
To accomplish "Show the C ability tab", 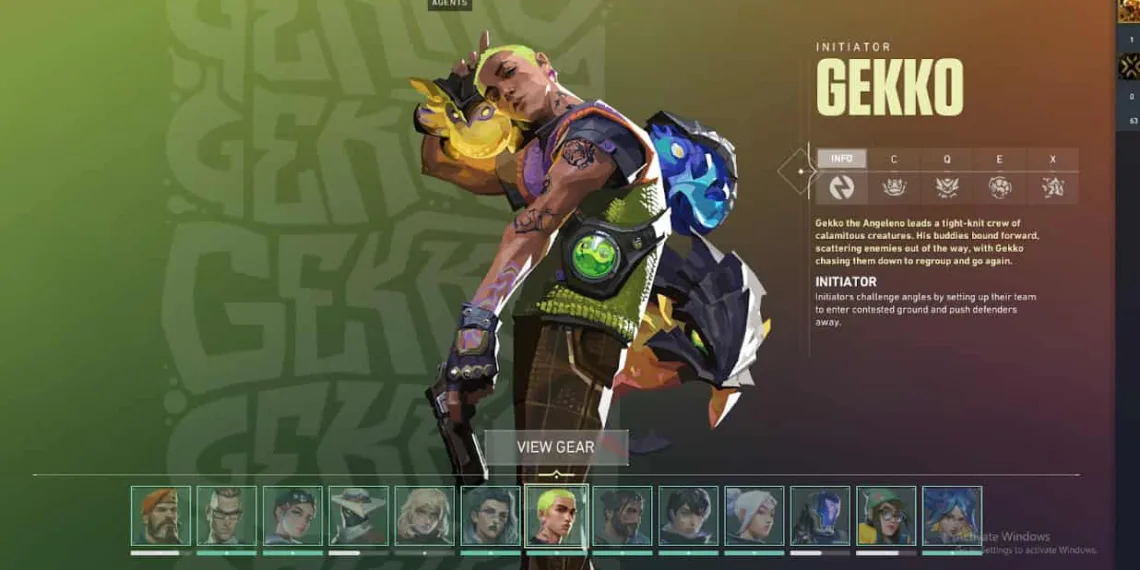I will 893,159.
